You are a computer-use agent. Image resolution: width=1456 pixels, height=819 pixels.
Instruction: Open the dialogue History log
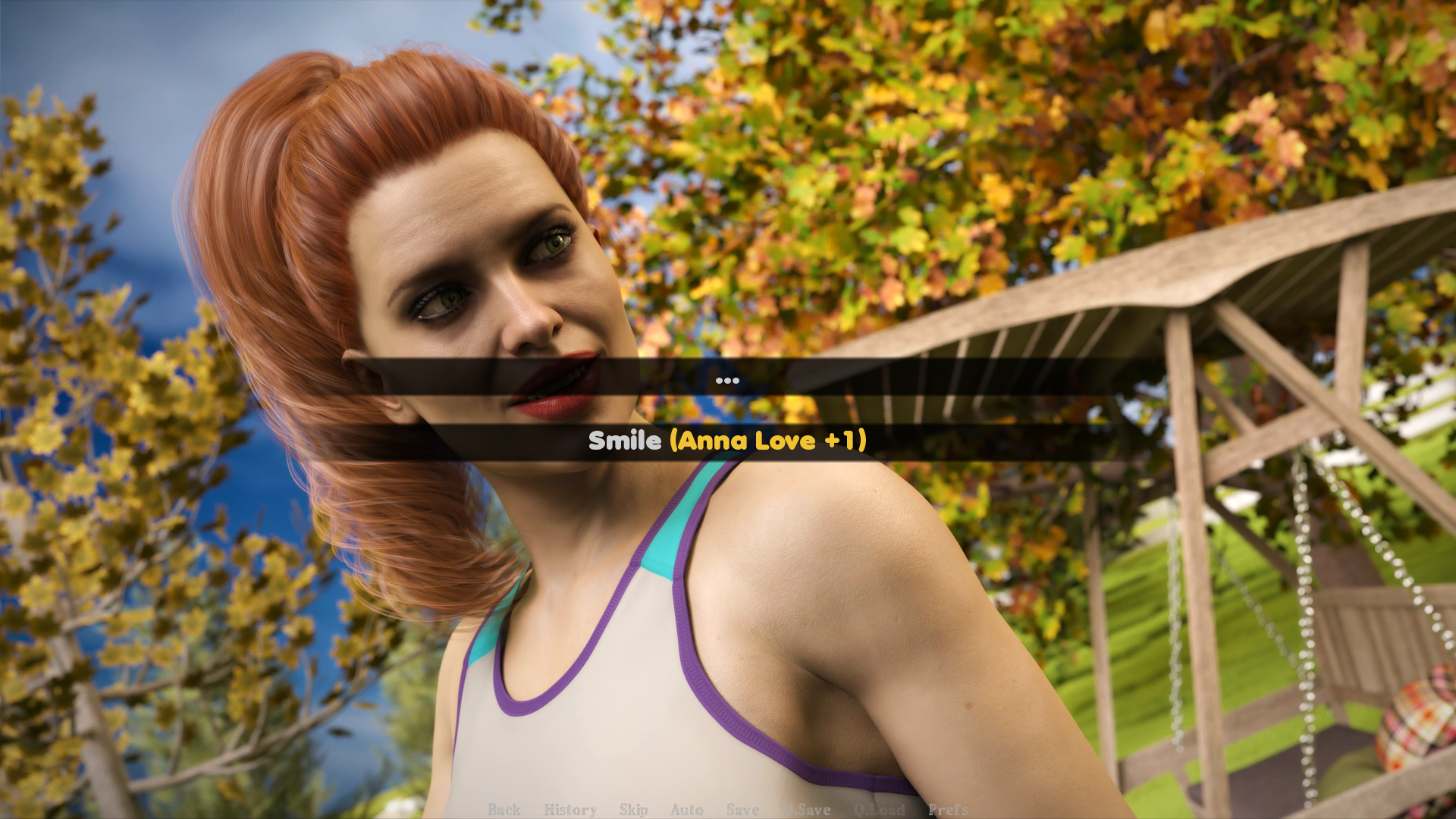pyautogui.click(x=570, y=810)
